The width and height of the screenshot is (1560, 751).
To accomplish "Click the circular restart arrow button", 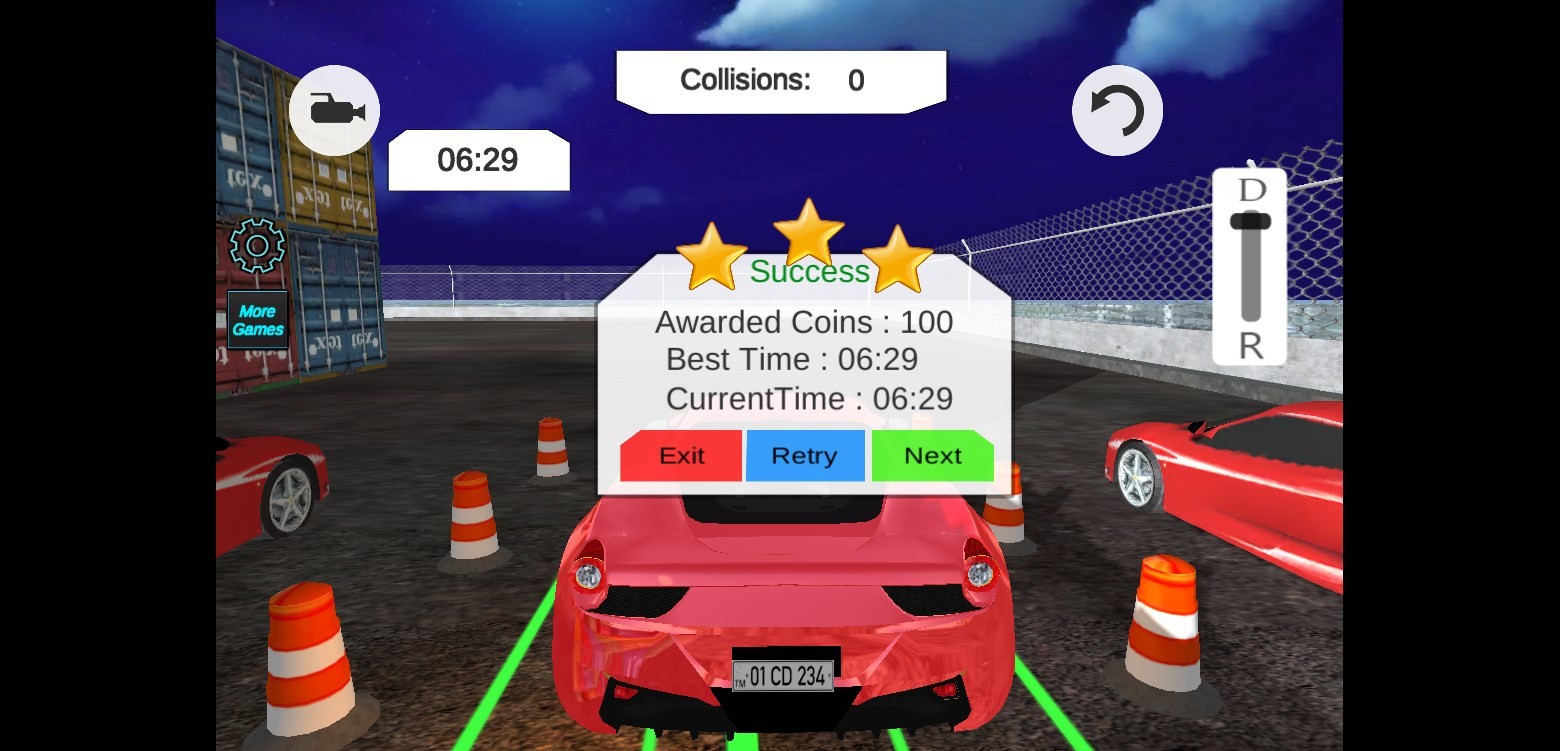I will [x=1117, y=110].
